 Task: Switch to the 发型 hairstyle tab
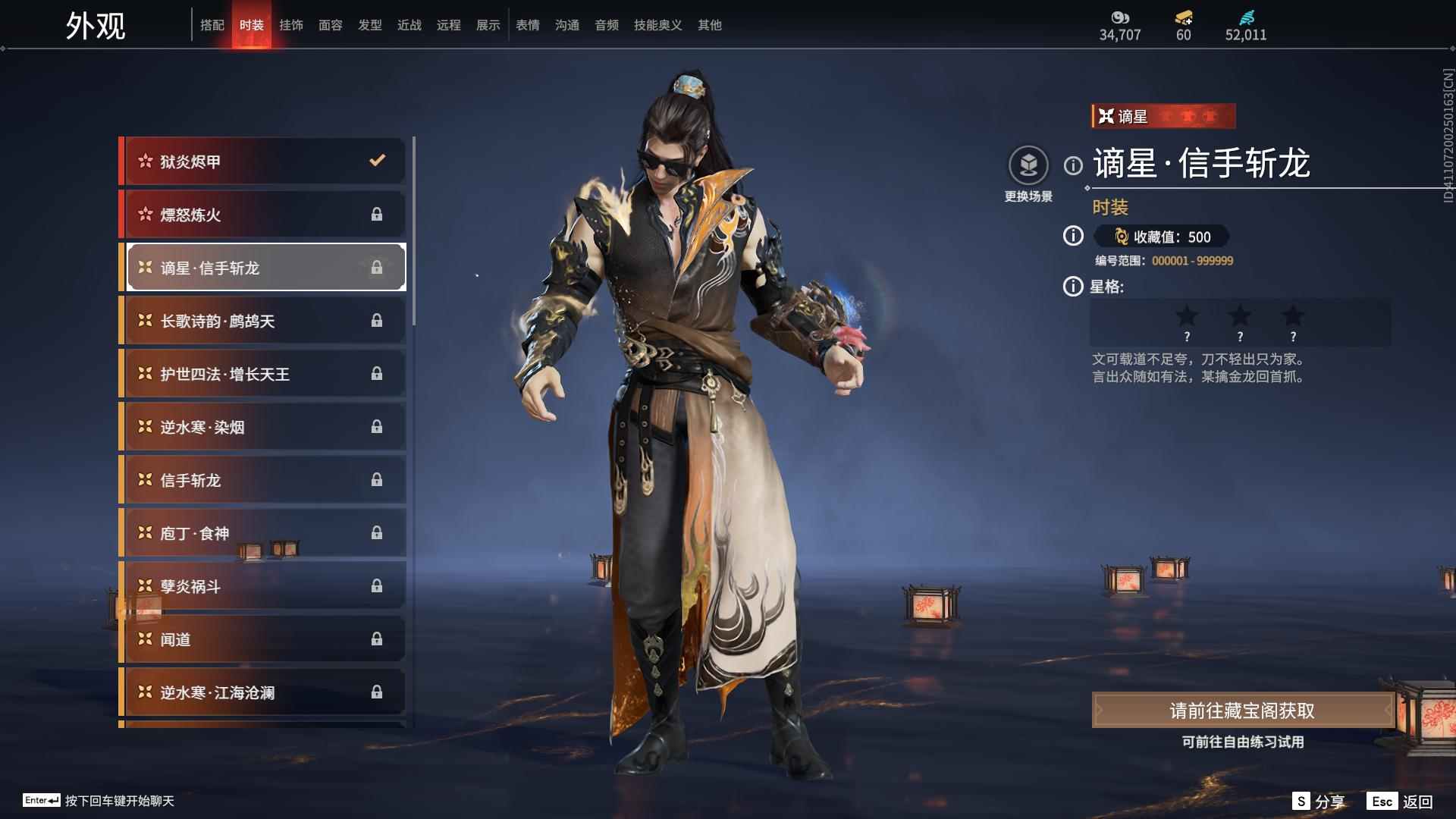[x=370, y=25]
